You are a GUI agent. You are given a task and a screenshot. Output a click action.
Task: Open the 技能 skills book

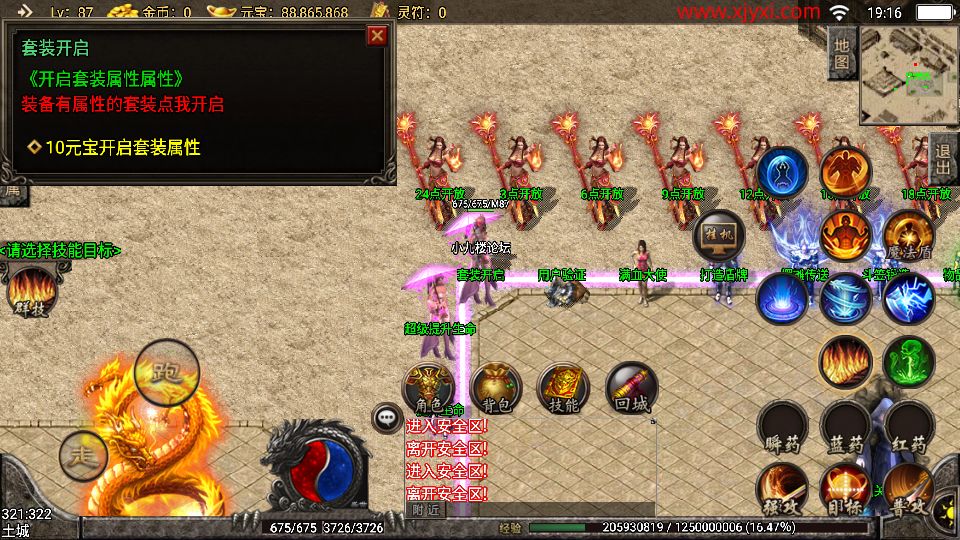(x=563, y=388)
